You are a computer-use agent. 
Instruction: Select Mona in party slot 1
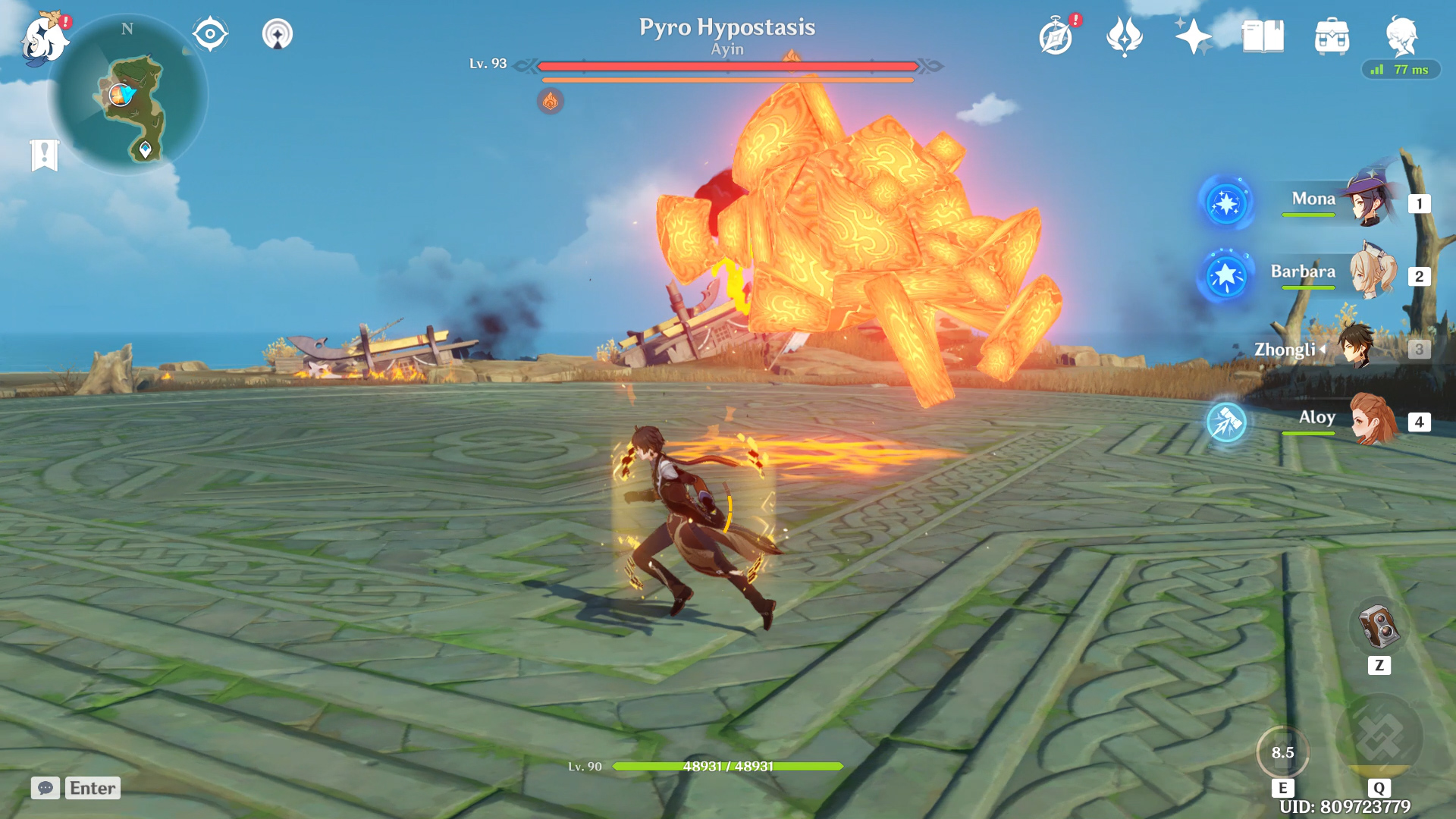(1365, 203)
